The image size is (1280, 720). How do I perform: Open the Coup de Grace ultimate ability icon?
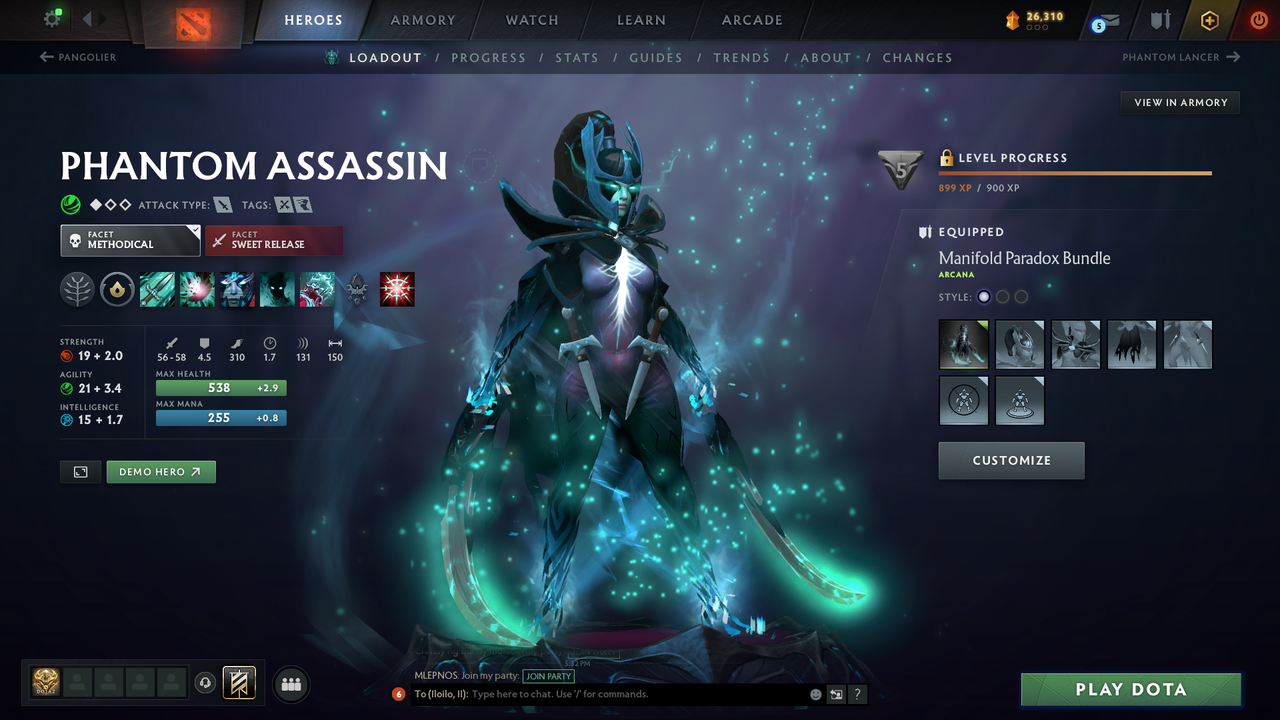397,290
